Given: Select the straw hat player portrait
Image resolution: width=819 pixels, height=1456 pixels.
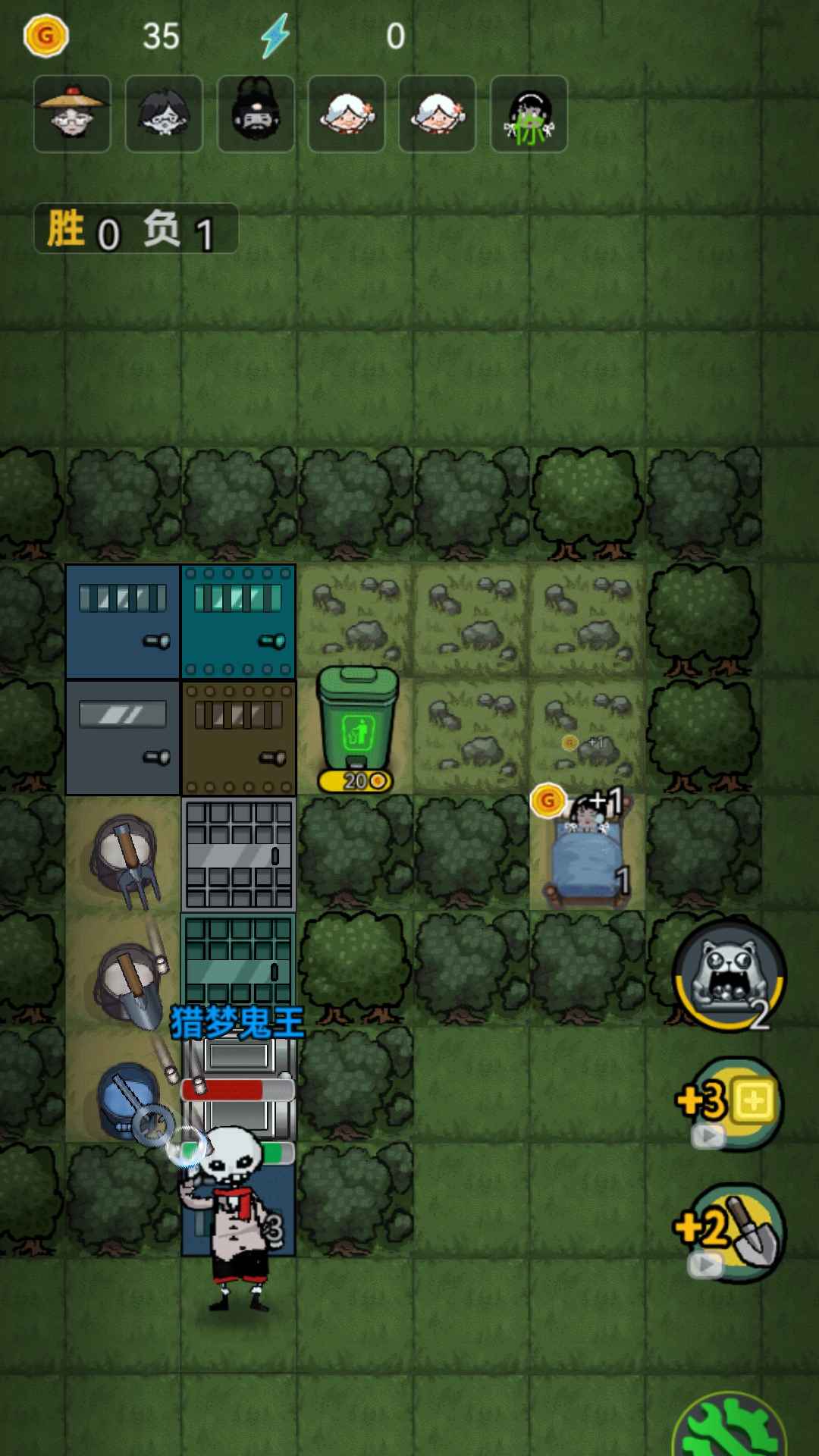Looking at the screenshot, I should coord(73,115).
